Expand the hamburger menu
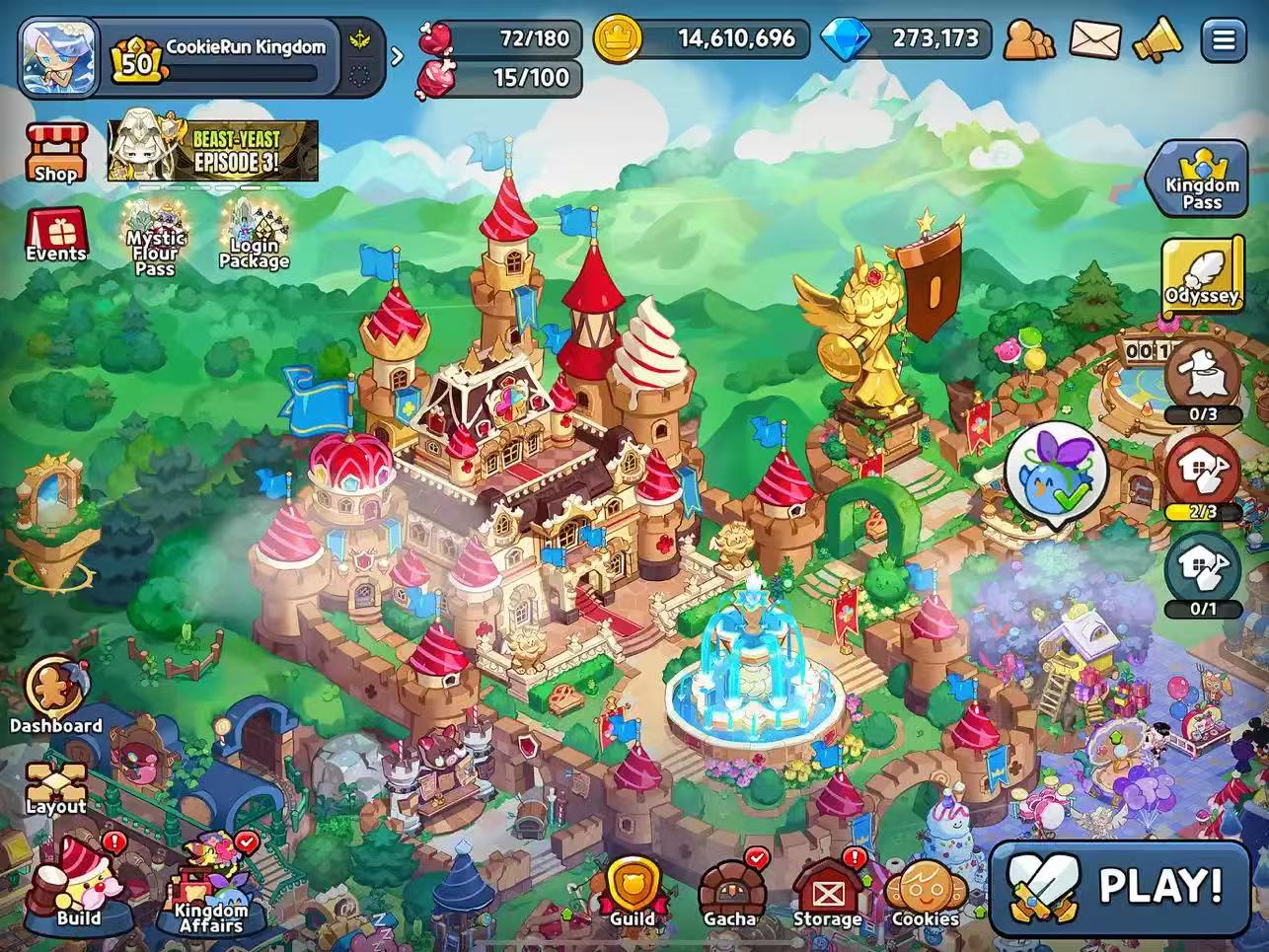Screen dimensions: 1269x952 [x=1224, y=39]
